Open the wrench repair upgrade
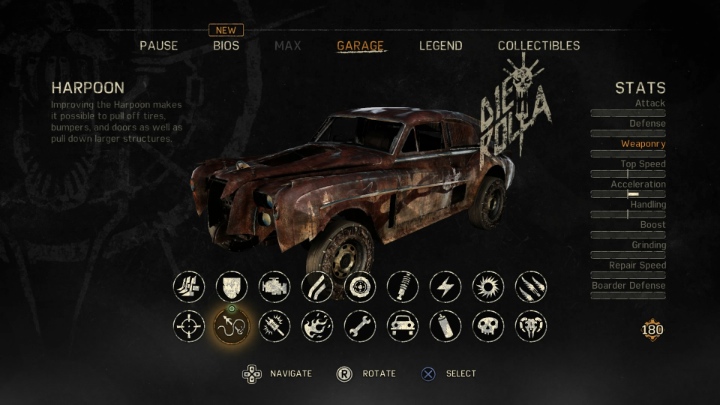The image size is (720, 405). 360,326
